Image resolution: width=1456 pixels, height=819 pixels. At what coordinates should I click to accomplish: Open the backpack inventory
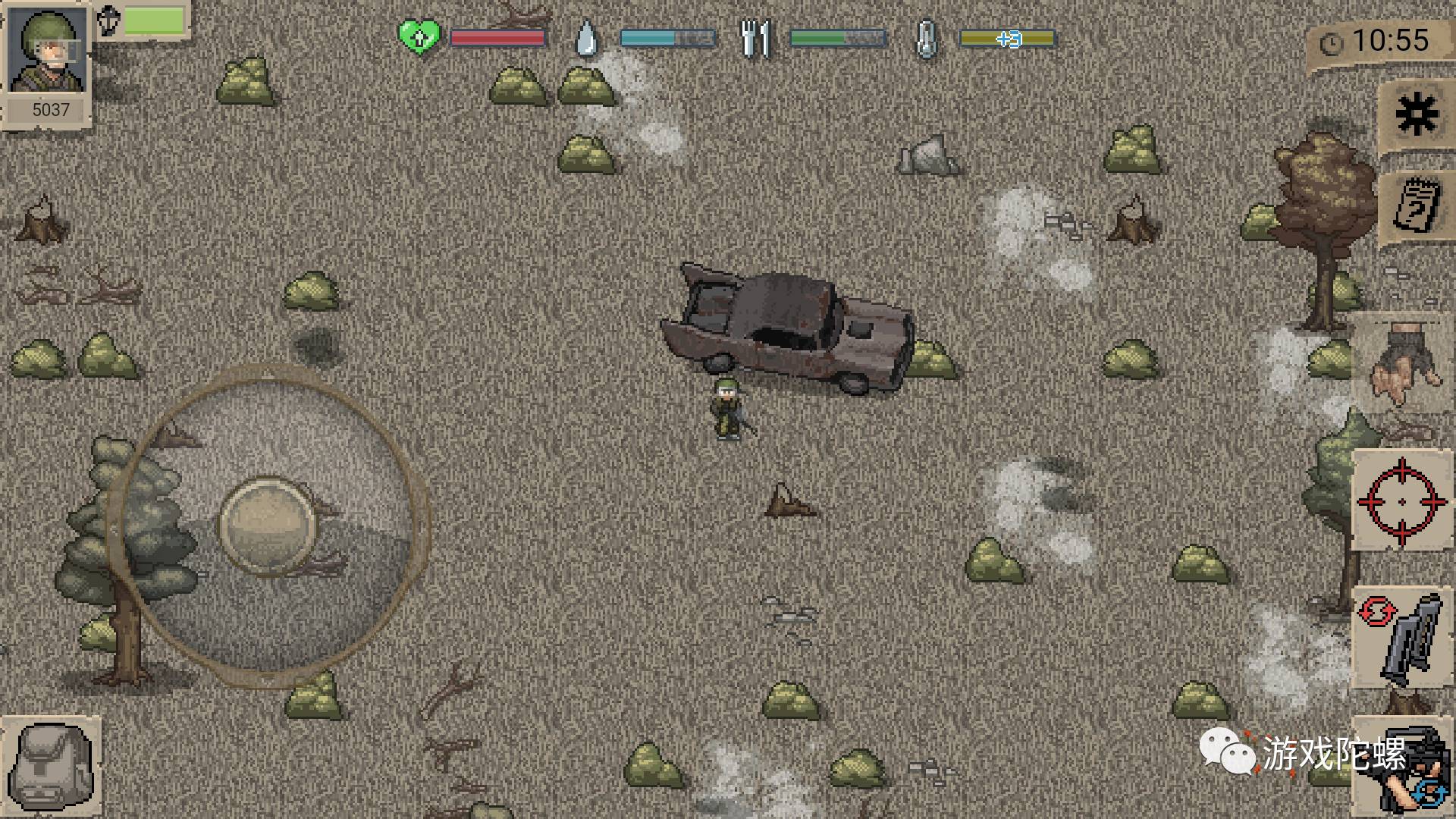[x=52, y=767]
